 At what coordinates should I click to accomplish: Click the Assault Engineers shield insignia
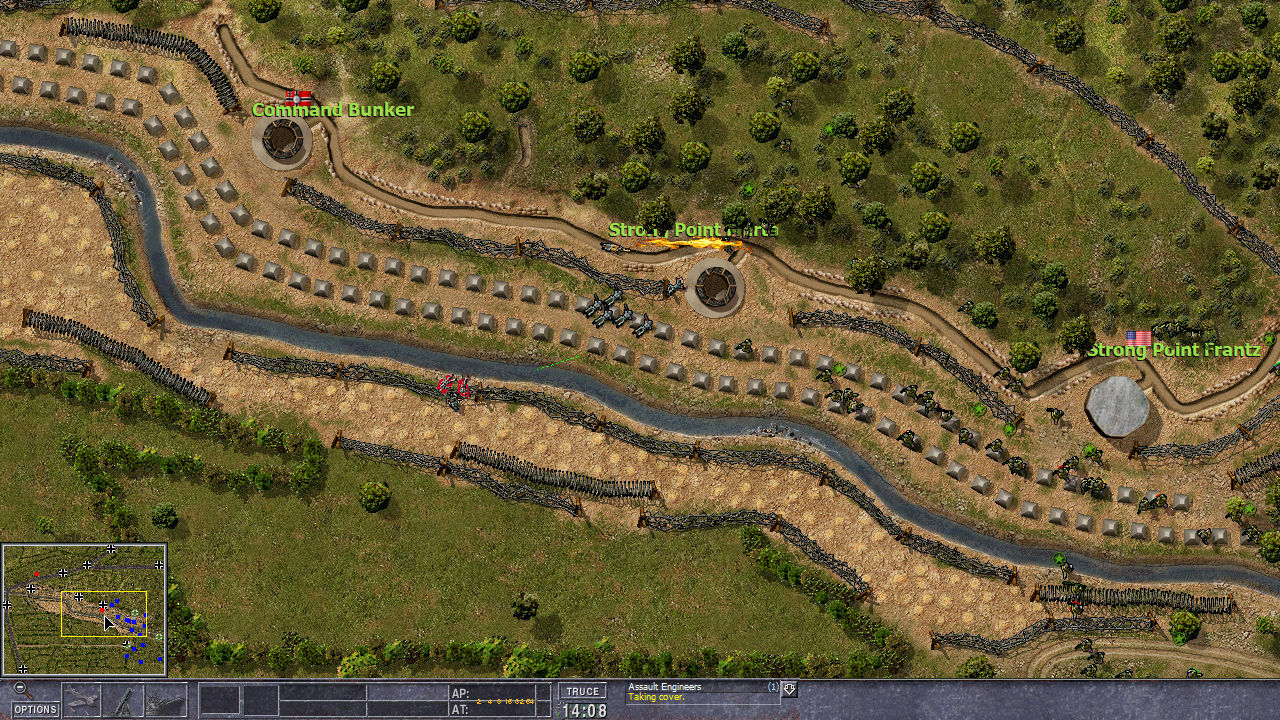(x=789, y=689)
